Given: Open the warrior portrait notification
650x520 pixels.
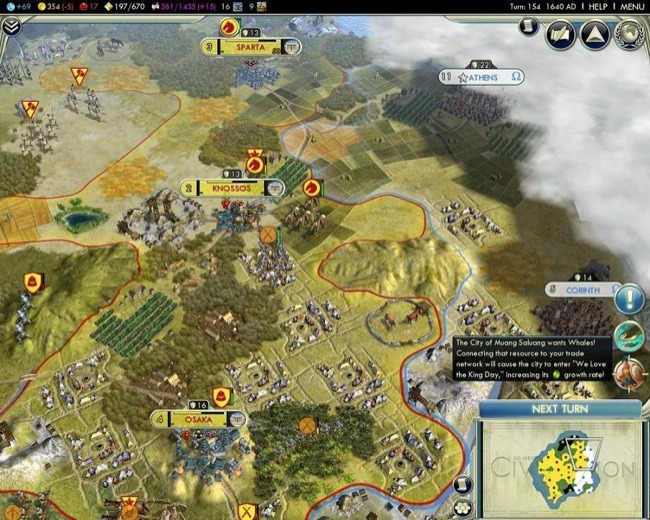Looking at the screenshot, I should (x=629, y=370).
